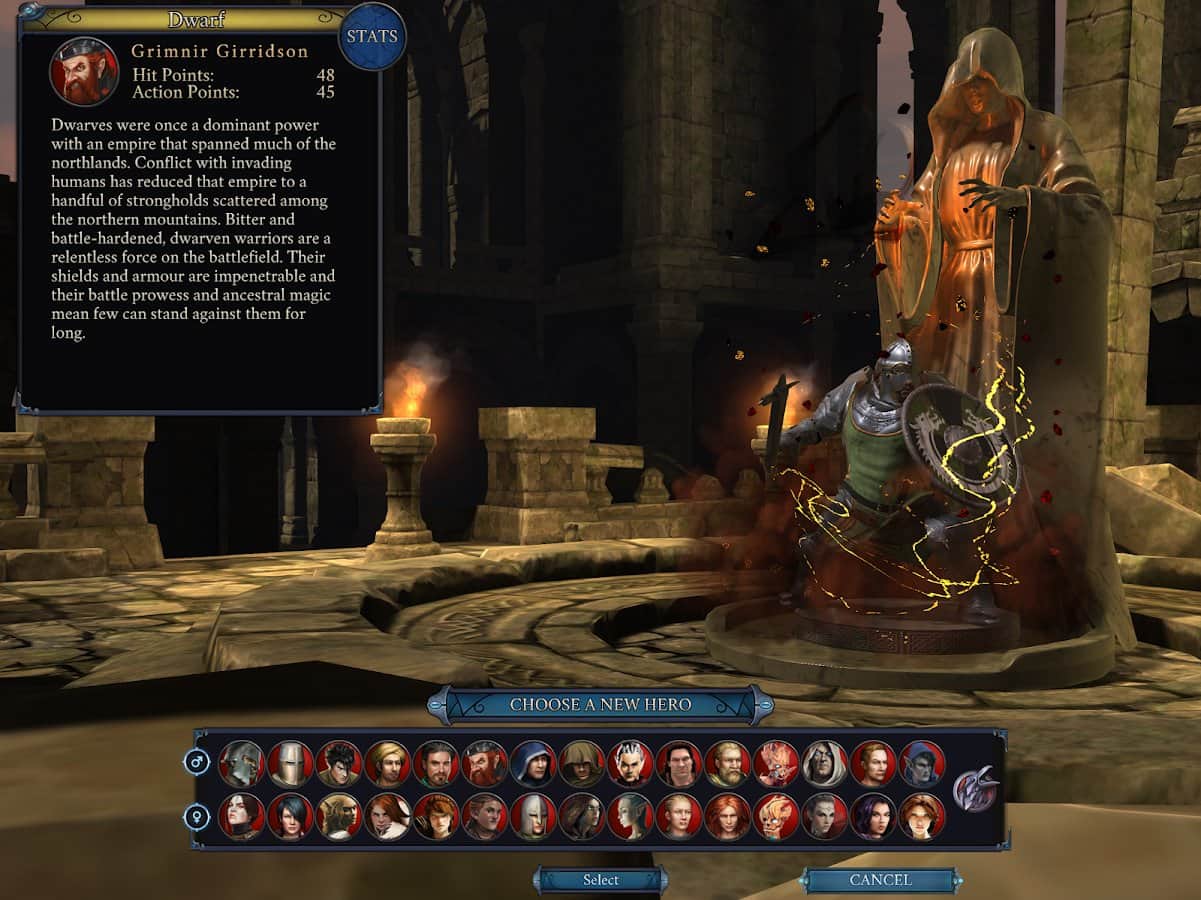Click the female gender symbol icon

(x=197, y=817)
